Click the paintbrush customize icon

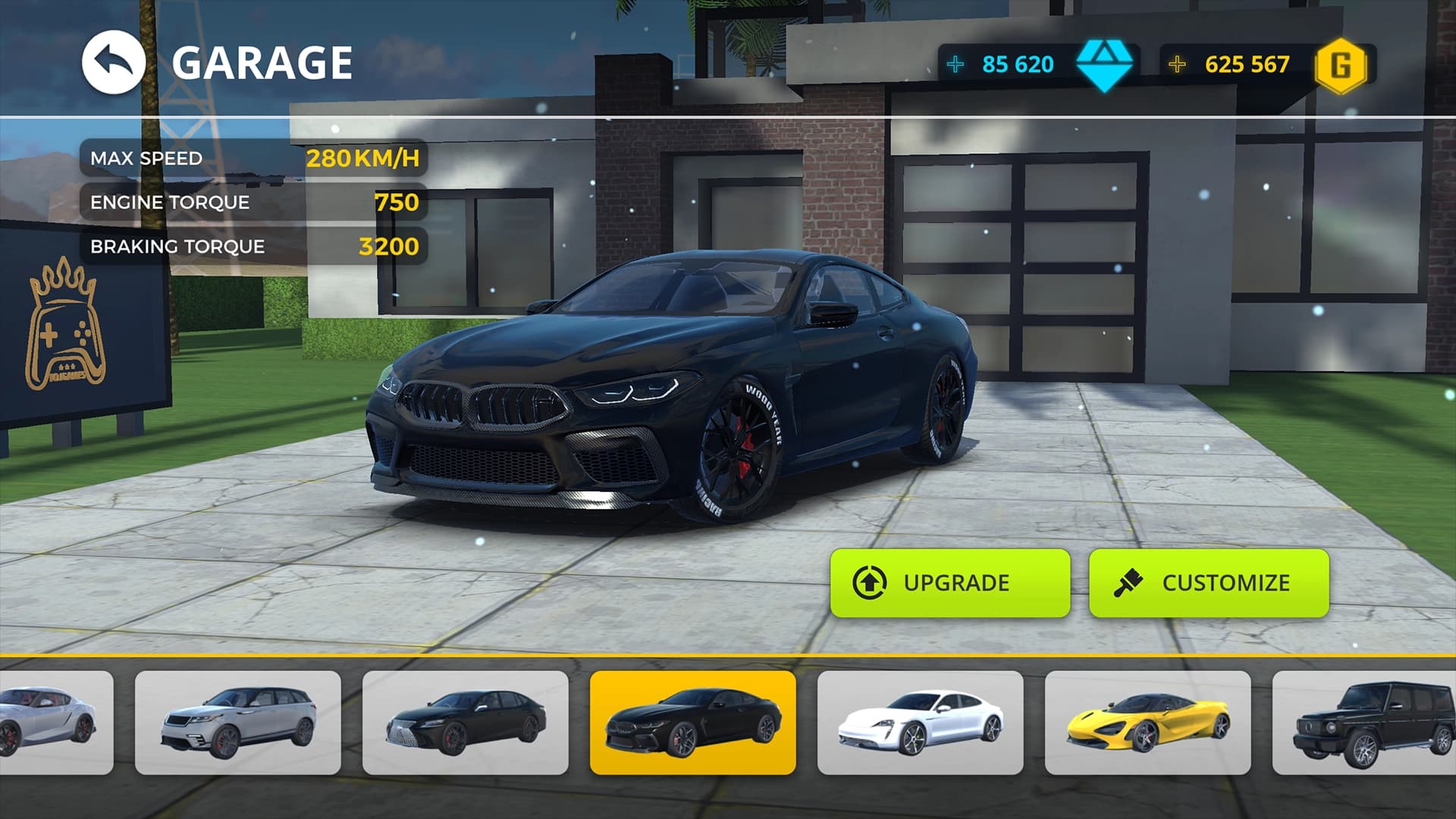[1130, 582]
